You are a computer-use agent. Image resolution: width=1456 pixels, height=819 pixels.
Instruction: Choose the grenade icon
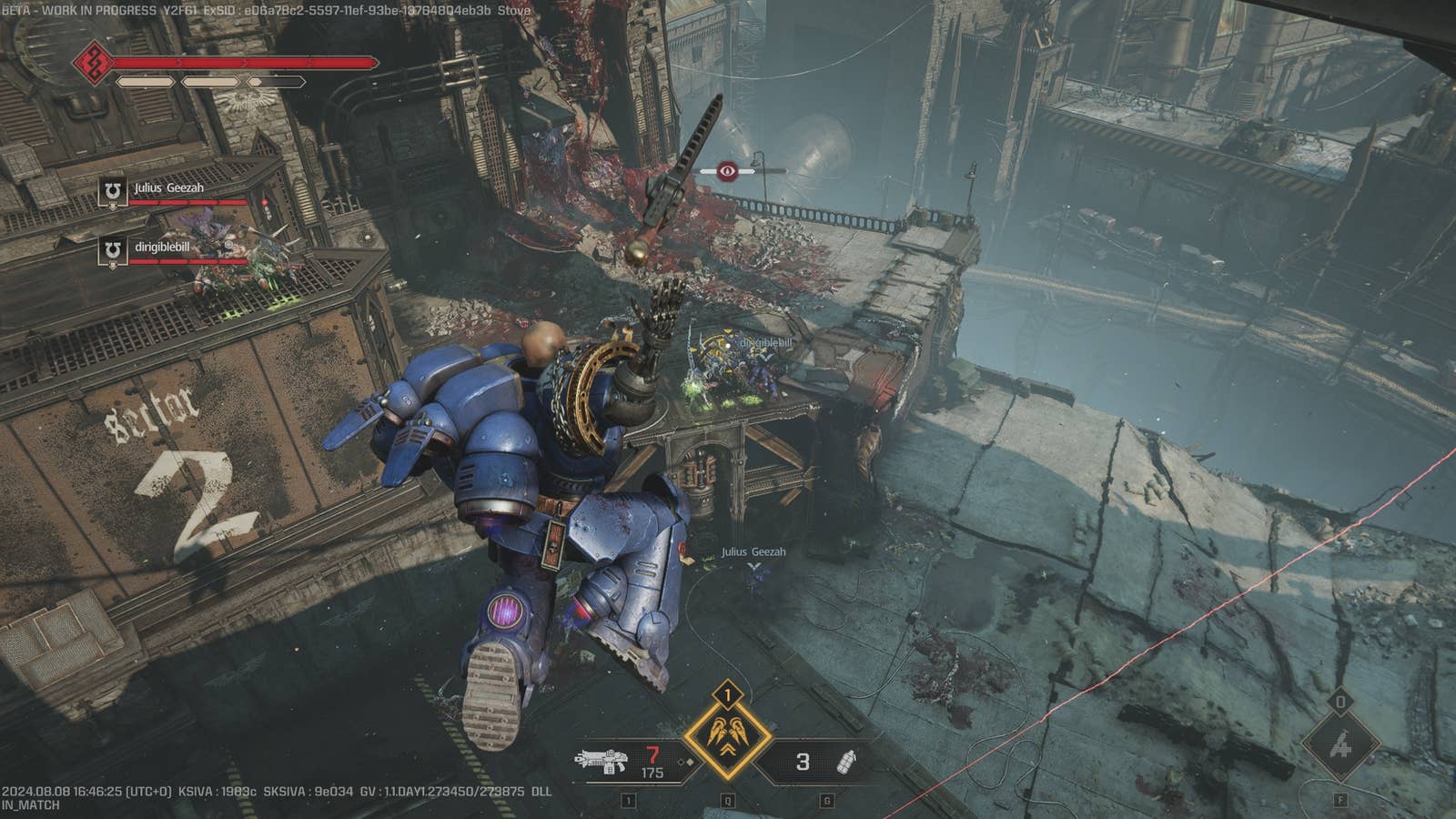coord(845,762)
